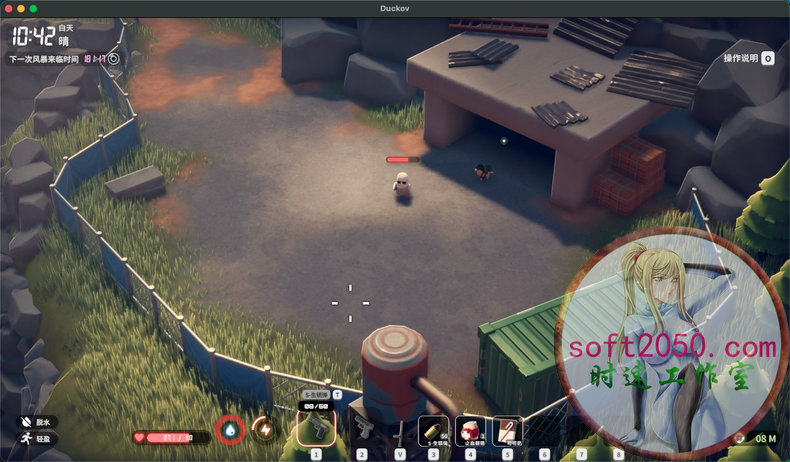Close the Duckov window
The width and height of the screenshot is (790, 462).
tap(7, 7)
